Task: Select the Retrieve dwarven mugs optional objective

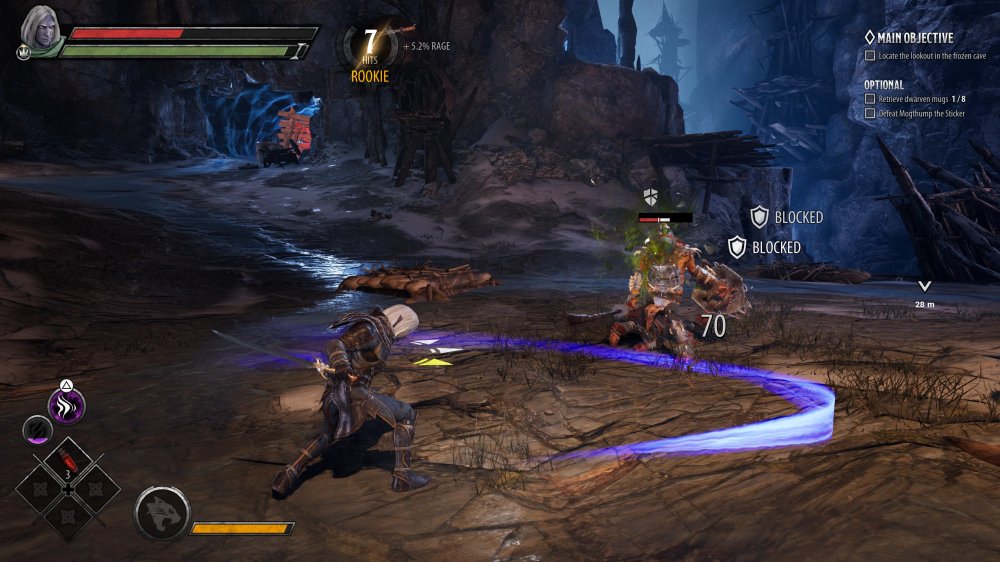Action: 922,99
